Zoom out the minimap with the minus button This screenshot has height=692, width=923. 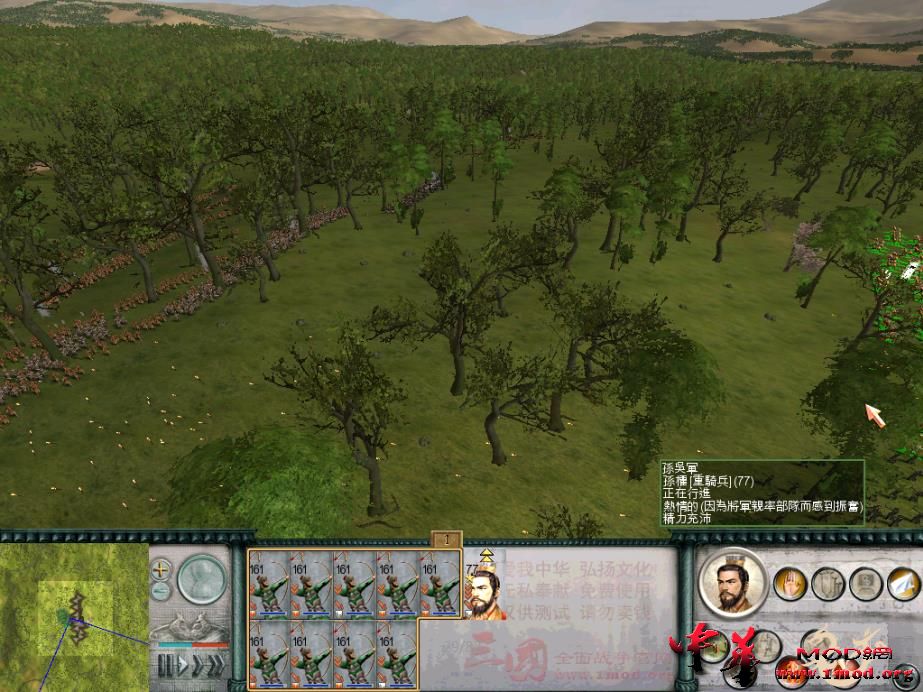(x=161, y=590)
